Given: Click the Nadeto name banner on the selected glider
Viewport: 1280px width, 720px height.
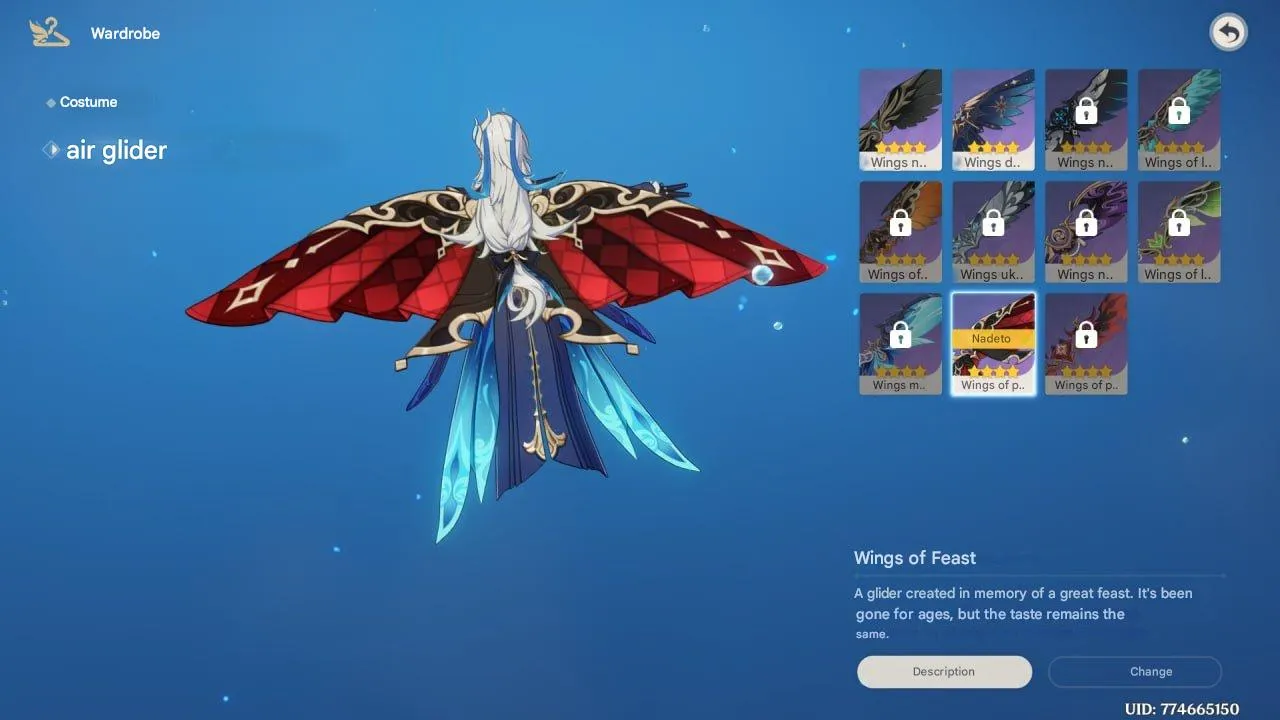Looking at the screenshot, I should 993,338.
